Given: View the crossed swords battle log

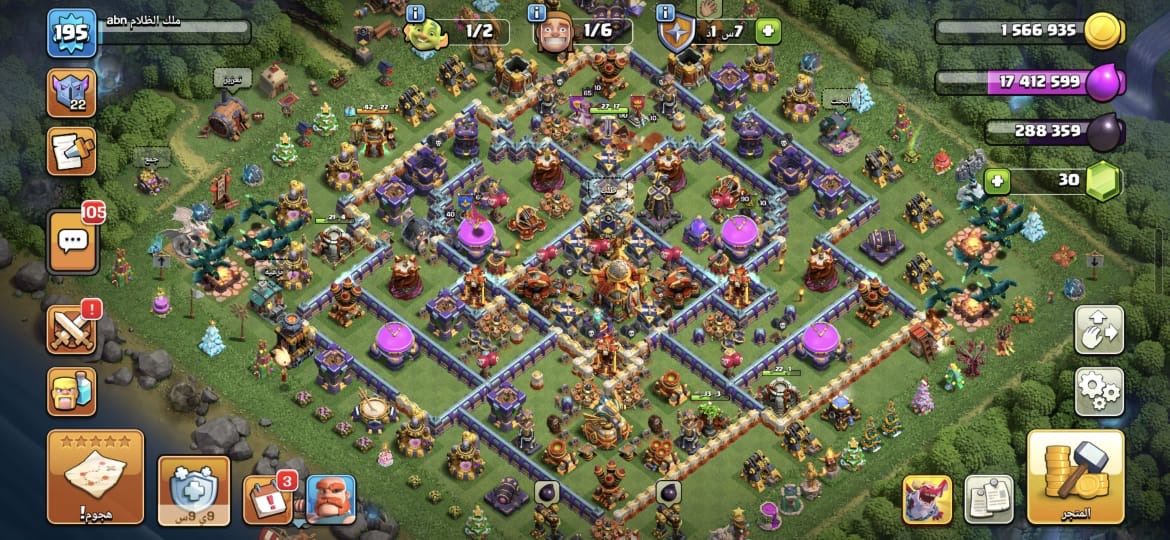Looking at the screenshot, I should pyautogui.click(x=72, y=329).
